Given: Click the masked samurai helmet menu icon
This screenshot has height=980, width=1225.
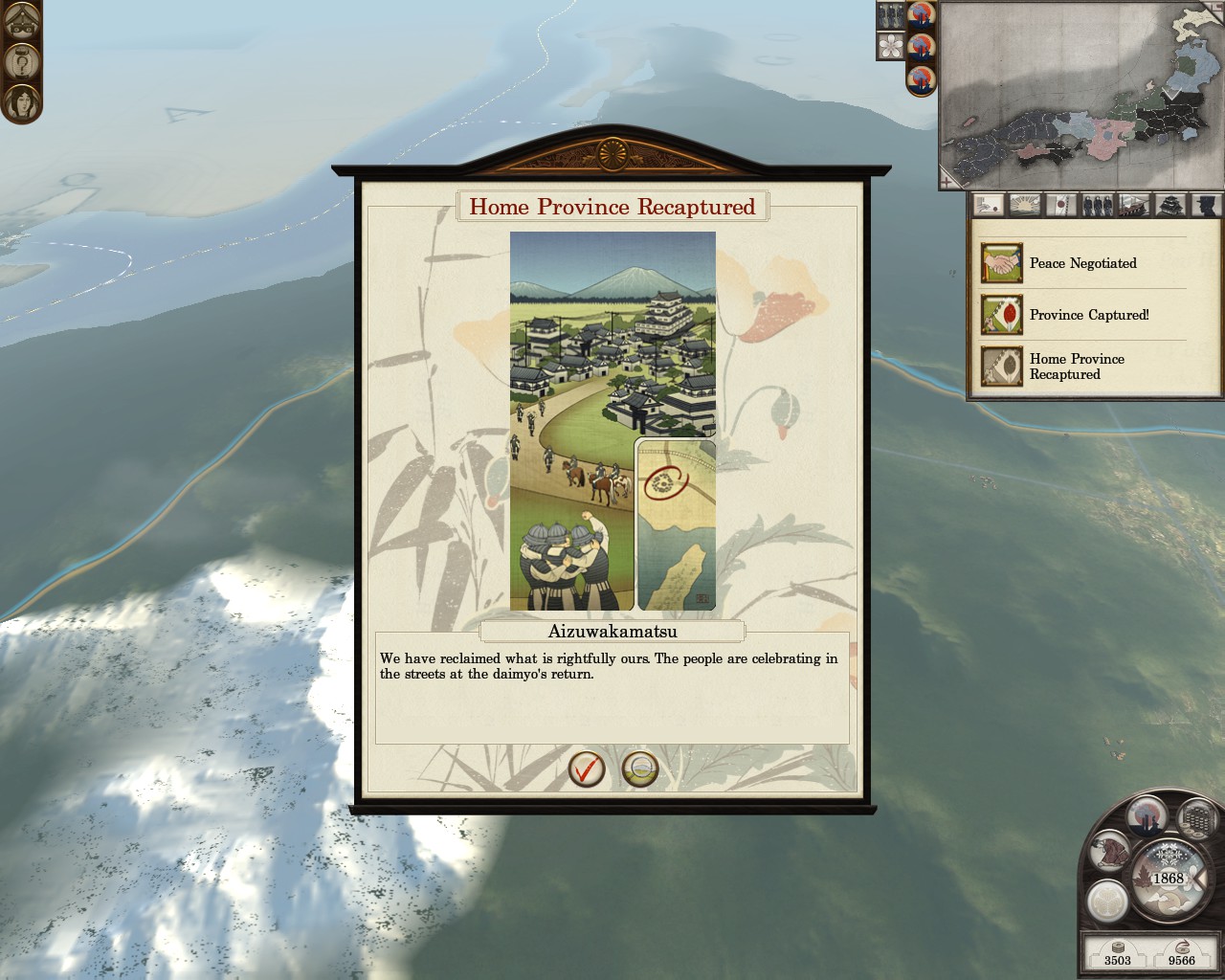Looking at the screenshot, I should (x=21, y=21).
